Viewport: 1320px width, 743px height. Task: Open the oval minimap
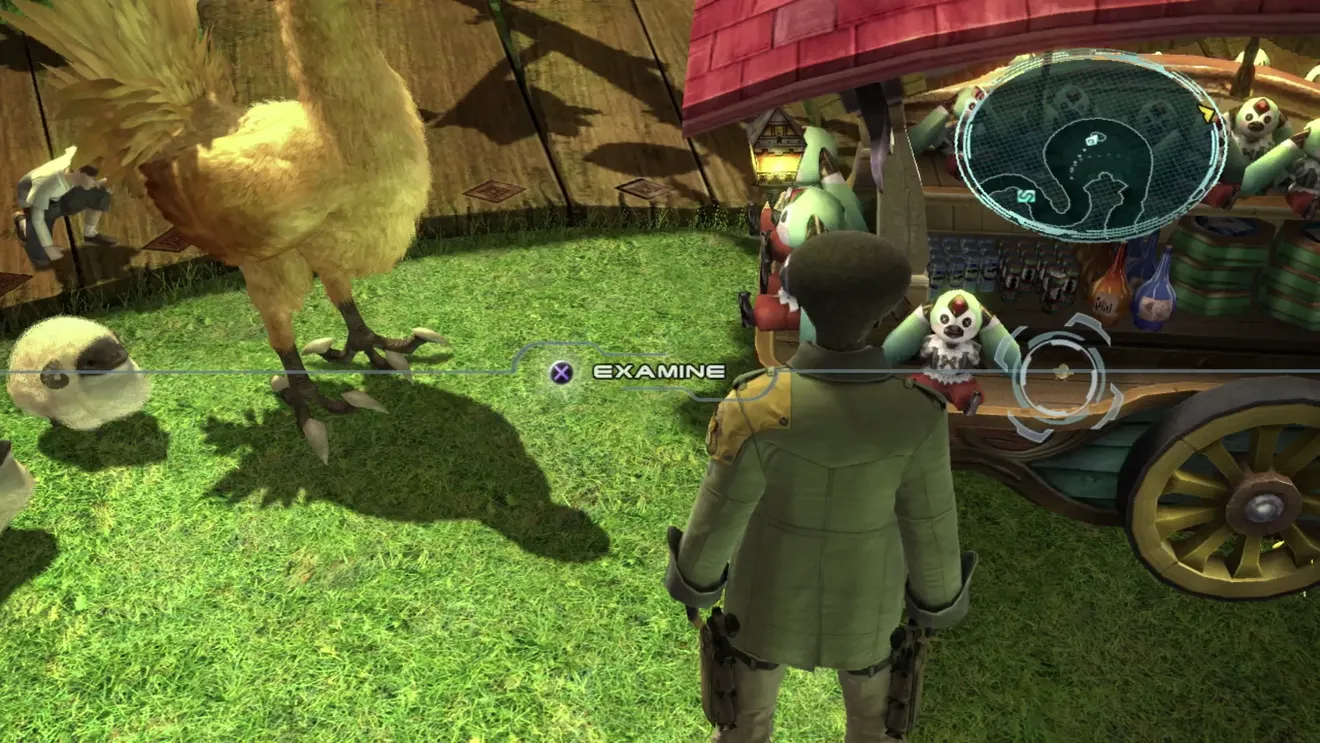[x=1090, y=145]
